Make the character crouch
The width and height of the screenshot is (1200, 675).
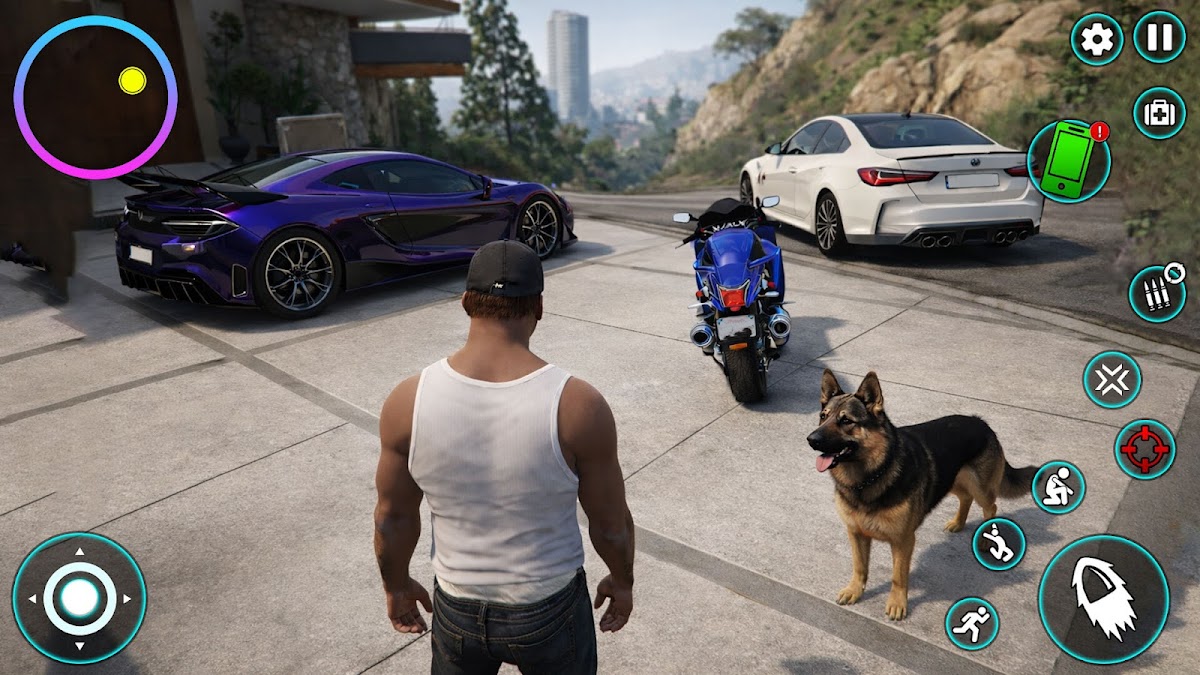pyautogui.click(x=1059, y=487)
